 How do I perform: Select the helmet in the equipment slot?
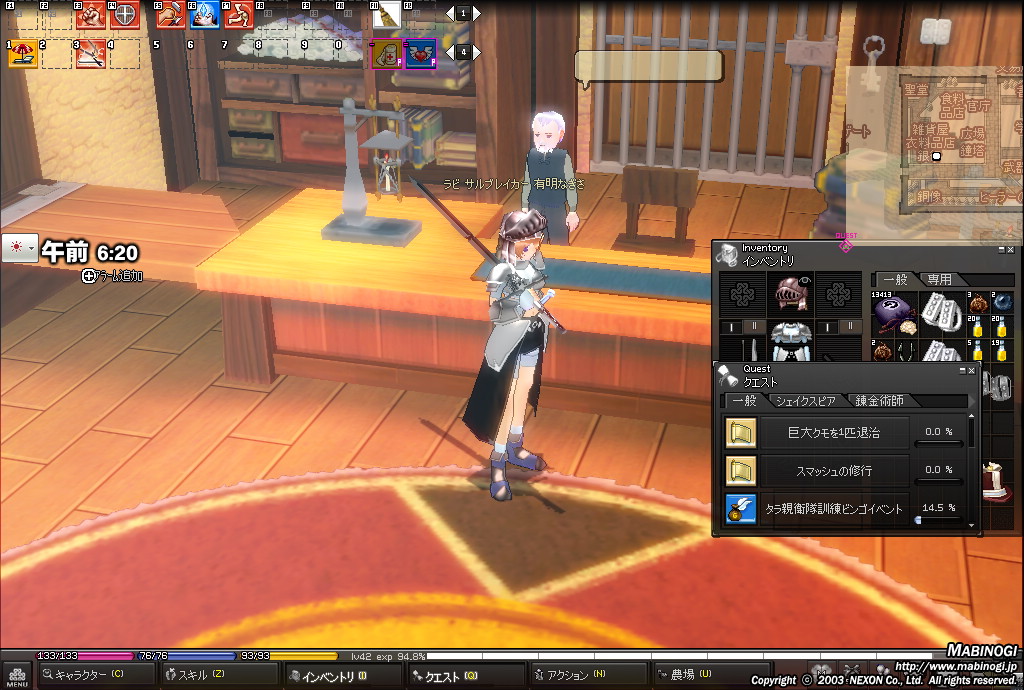[x=790, y=295]
